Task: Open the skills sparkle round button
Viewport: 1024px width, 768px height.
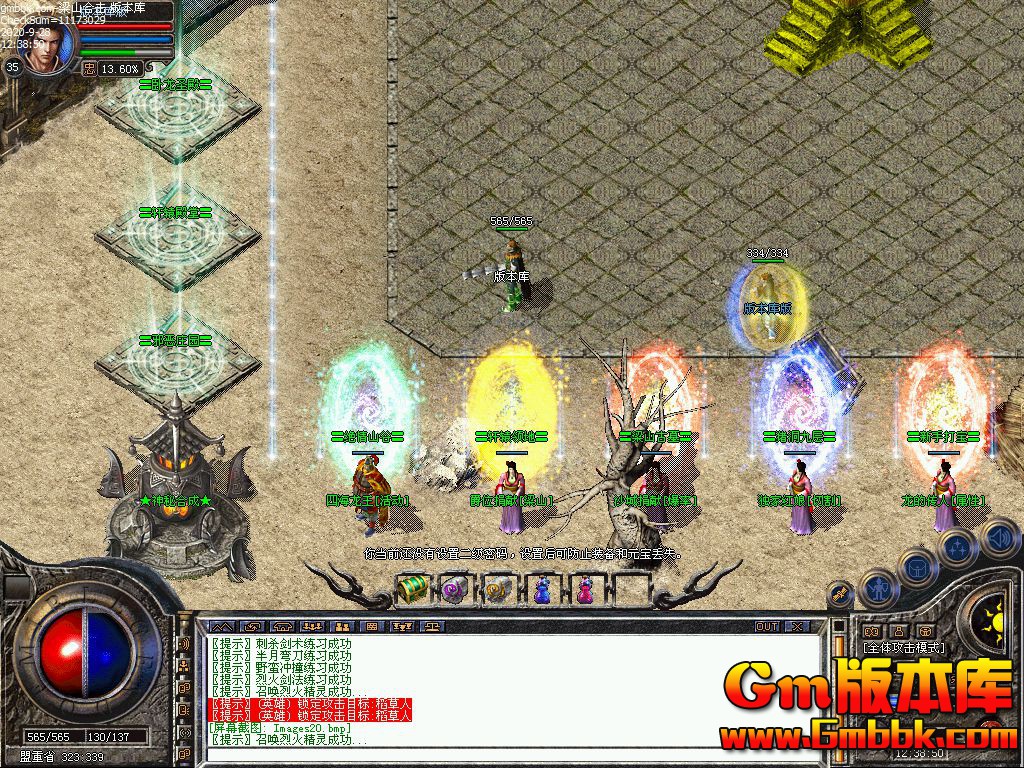Action: 957,547
